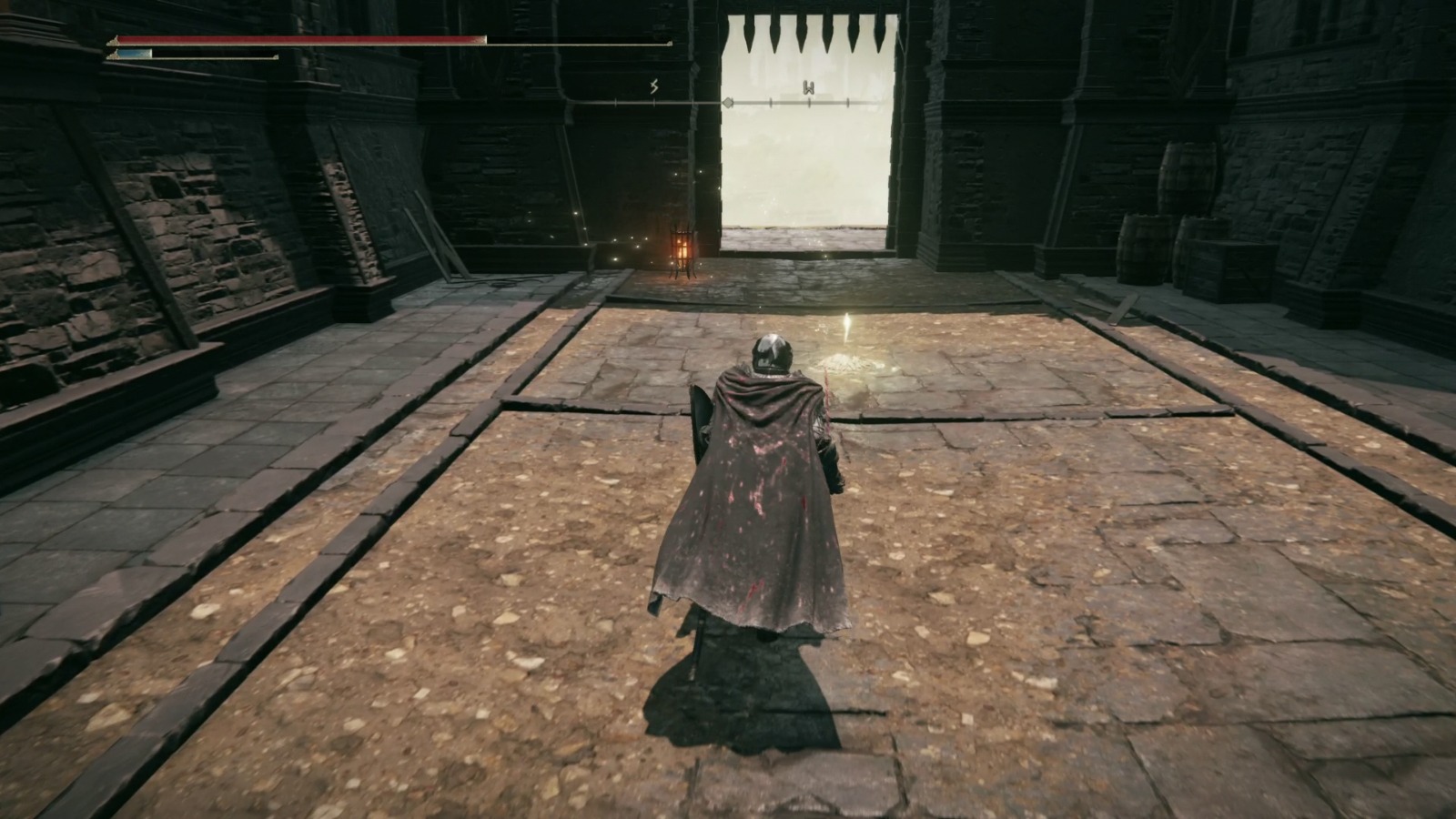Select the diamond waypoint icon on the compass

coord(728,102)
